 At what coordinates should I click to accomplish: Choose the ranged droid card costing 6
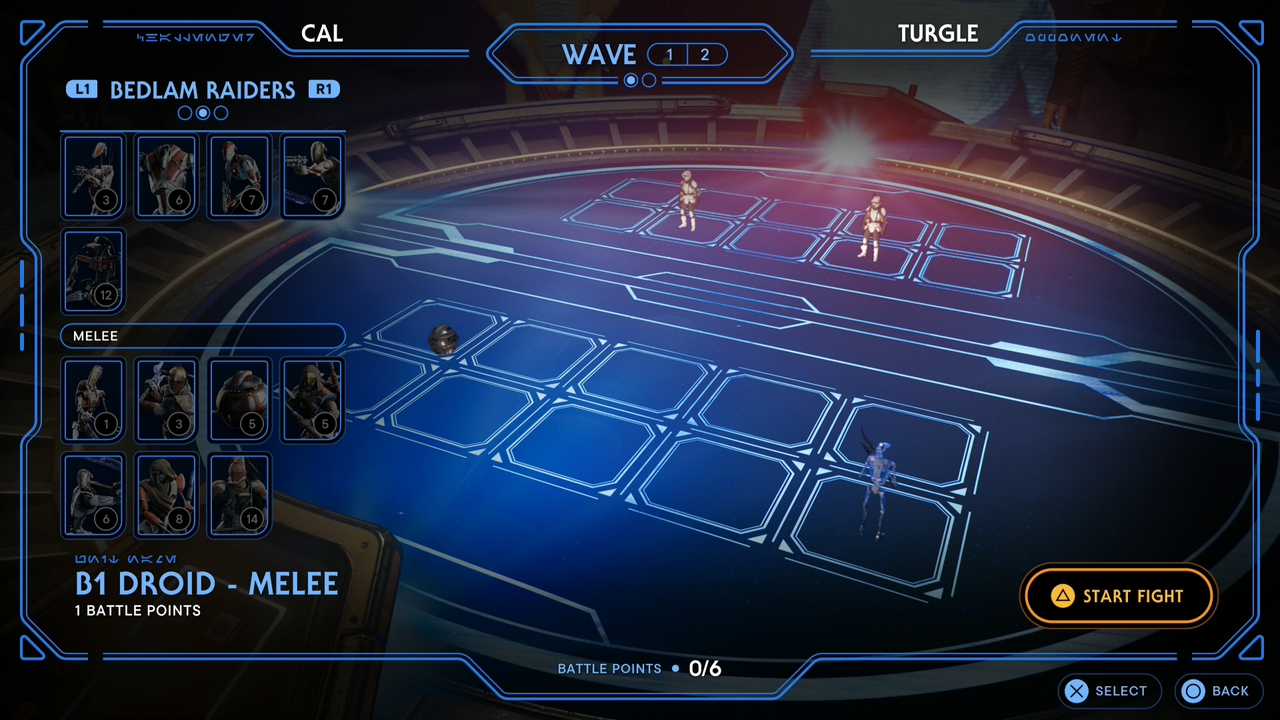167,176
